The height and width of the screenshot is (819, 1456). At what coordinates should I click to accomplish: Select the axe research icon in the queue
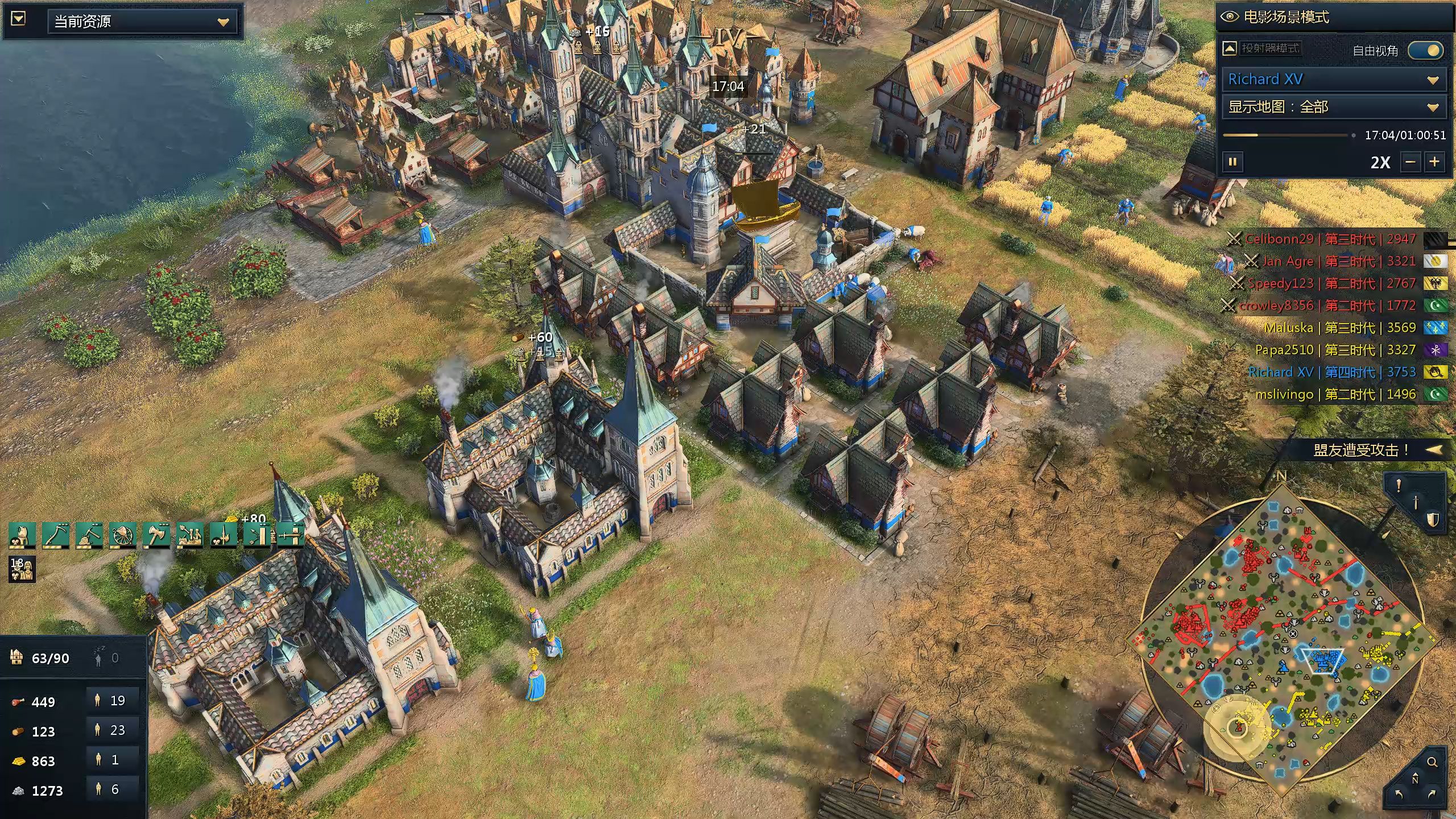[x=156, y=535]
